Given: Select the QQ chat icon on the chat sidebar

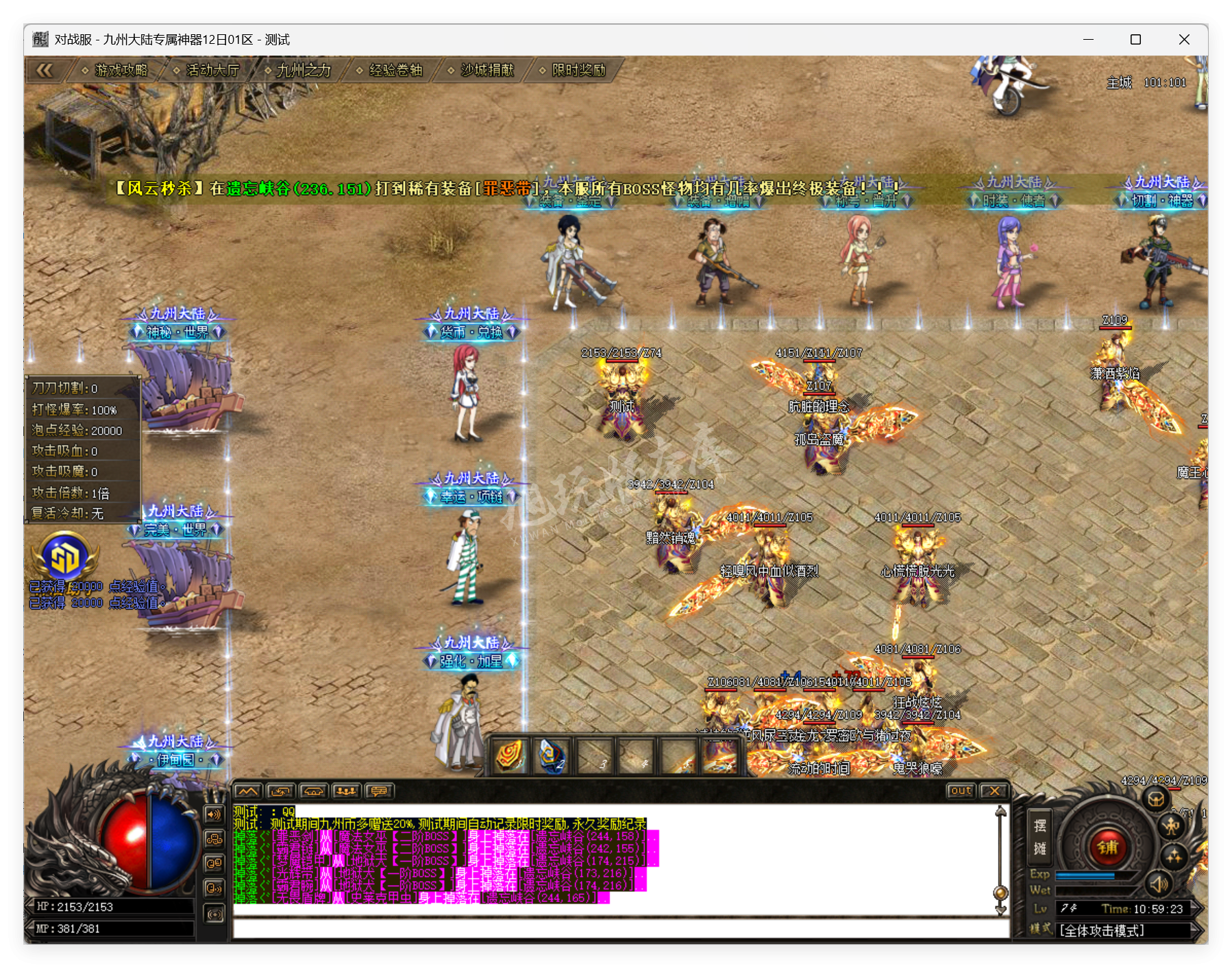Looking at the screenshot, I should 214,862.
